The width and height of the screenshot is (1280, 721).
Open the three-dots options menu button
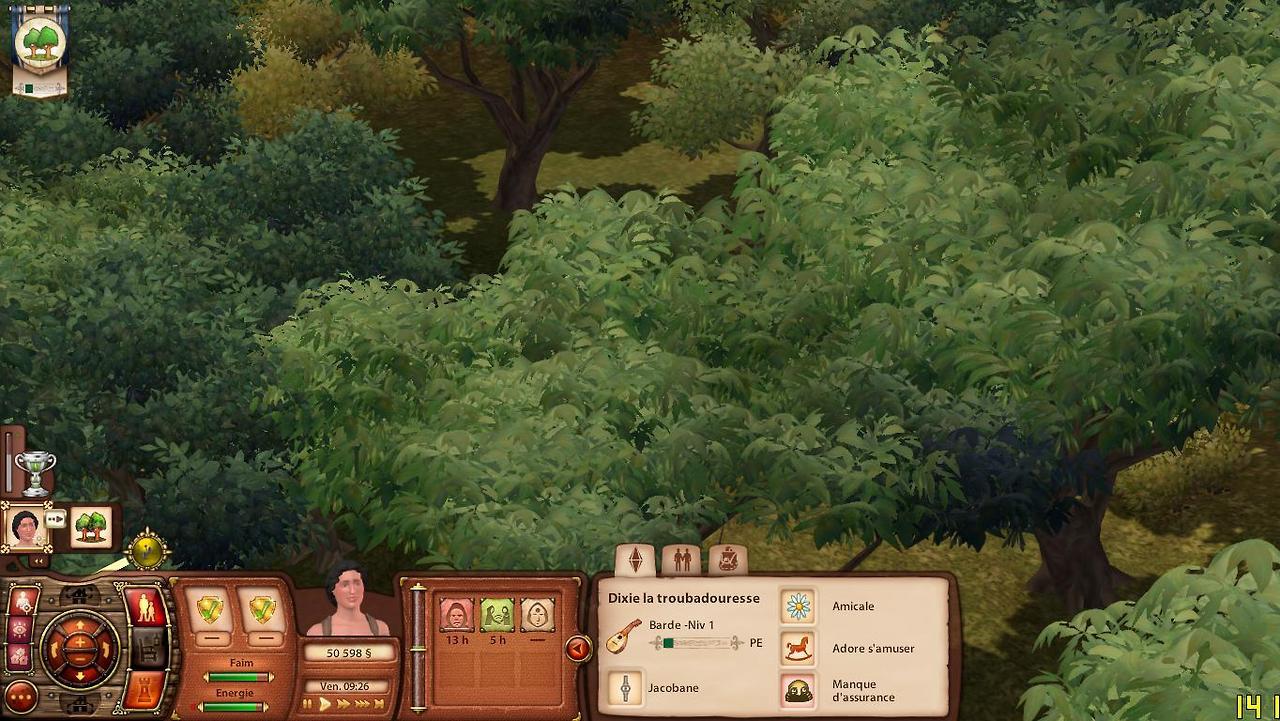click(x=20, y=697)
